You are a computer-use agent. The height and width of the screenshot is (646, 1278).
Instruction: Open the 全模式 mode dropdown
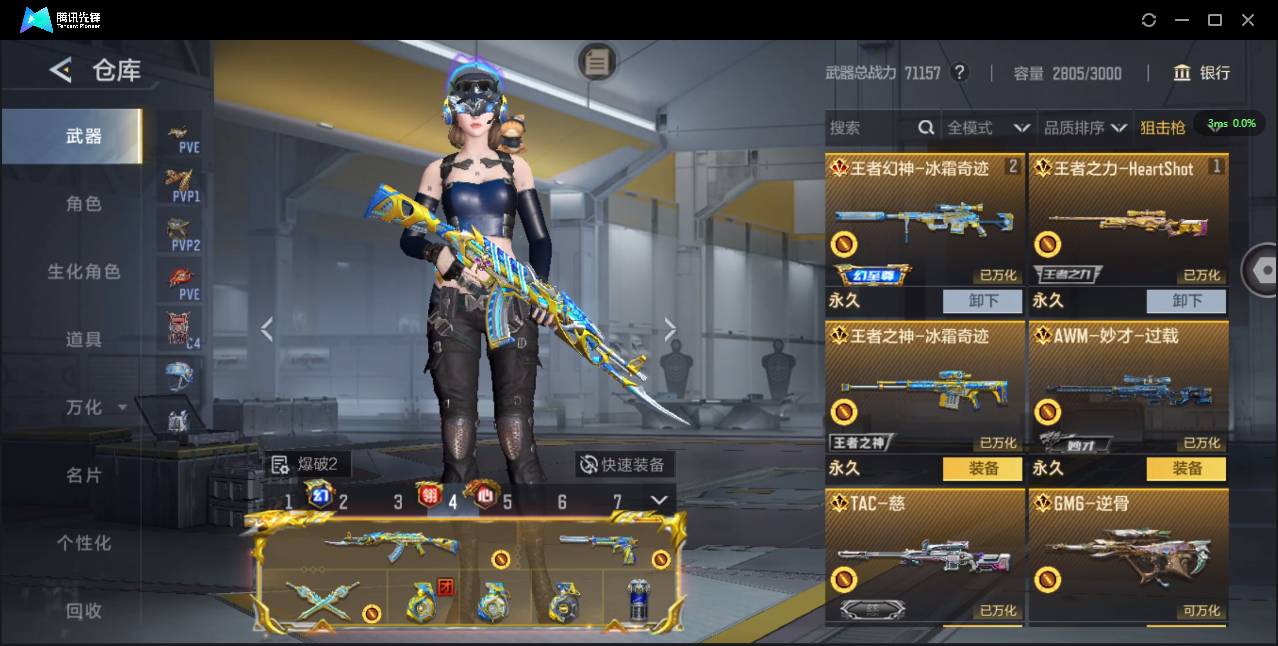[988, 128]
